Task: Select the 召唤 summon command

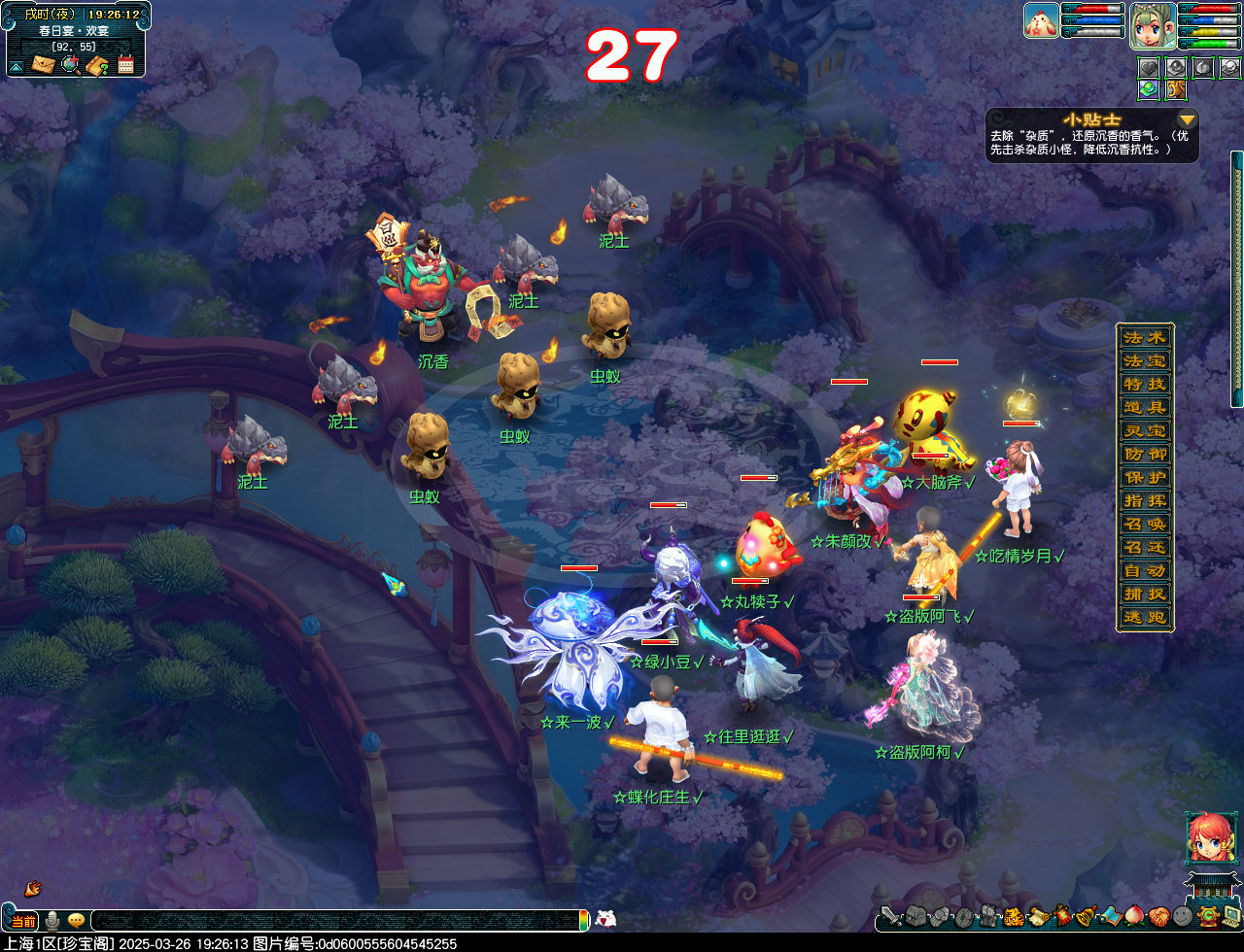Action: tap(1145, 524)
